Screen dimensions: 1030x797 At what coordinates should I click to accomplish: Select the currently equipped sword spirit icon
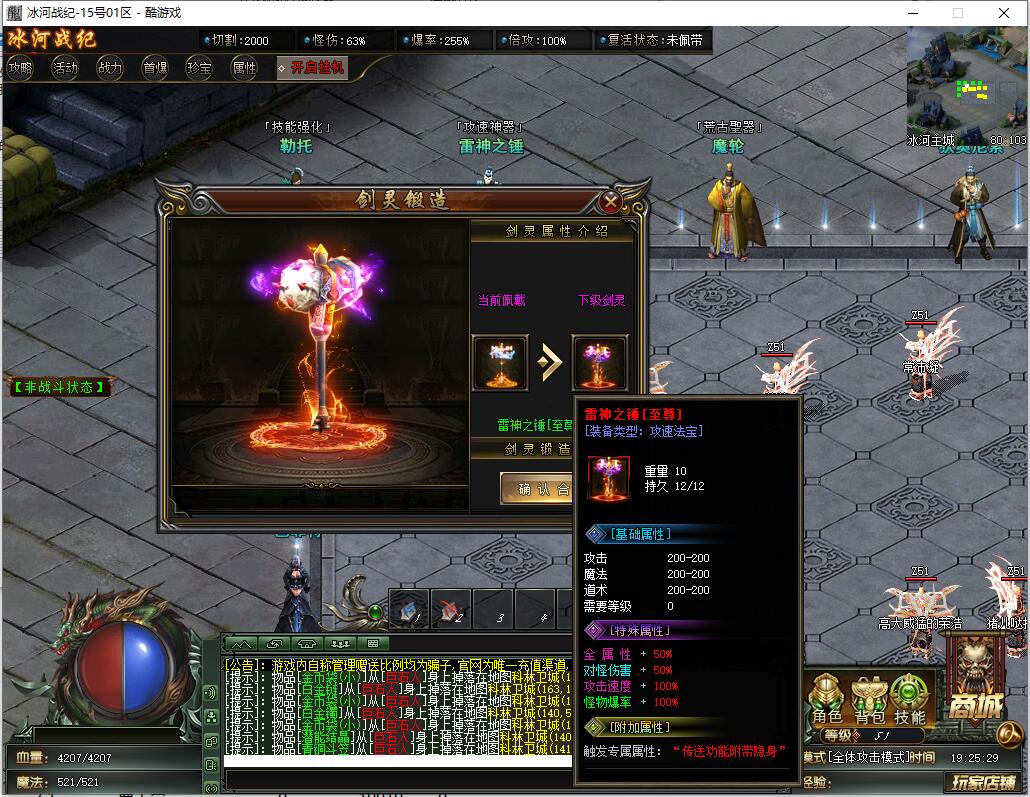pos(500,362)
